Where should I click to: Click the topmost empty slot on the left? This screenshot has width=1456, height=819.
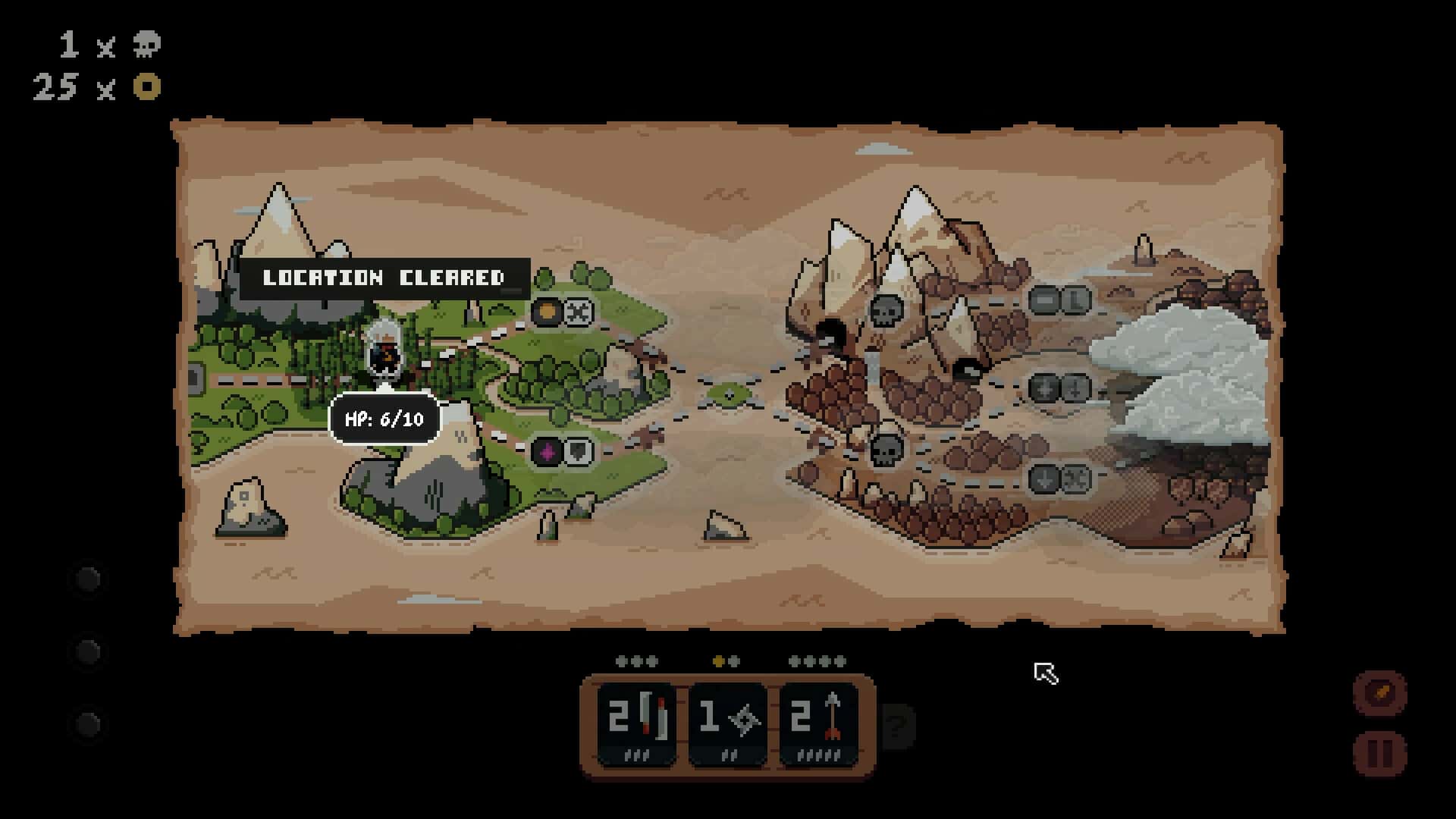[x=88, y=579]
